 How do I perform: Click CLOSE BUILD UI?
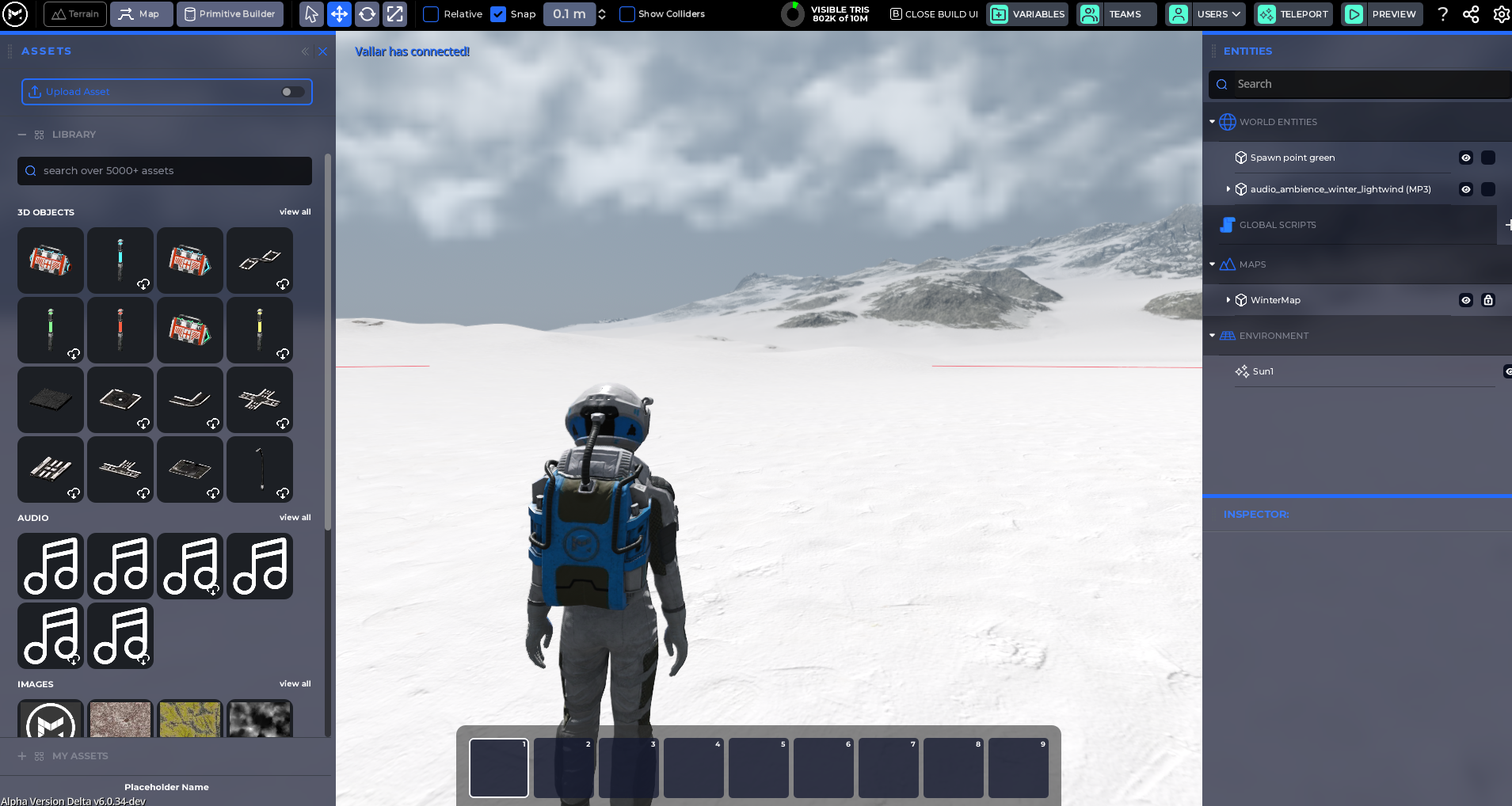point(933,13)
